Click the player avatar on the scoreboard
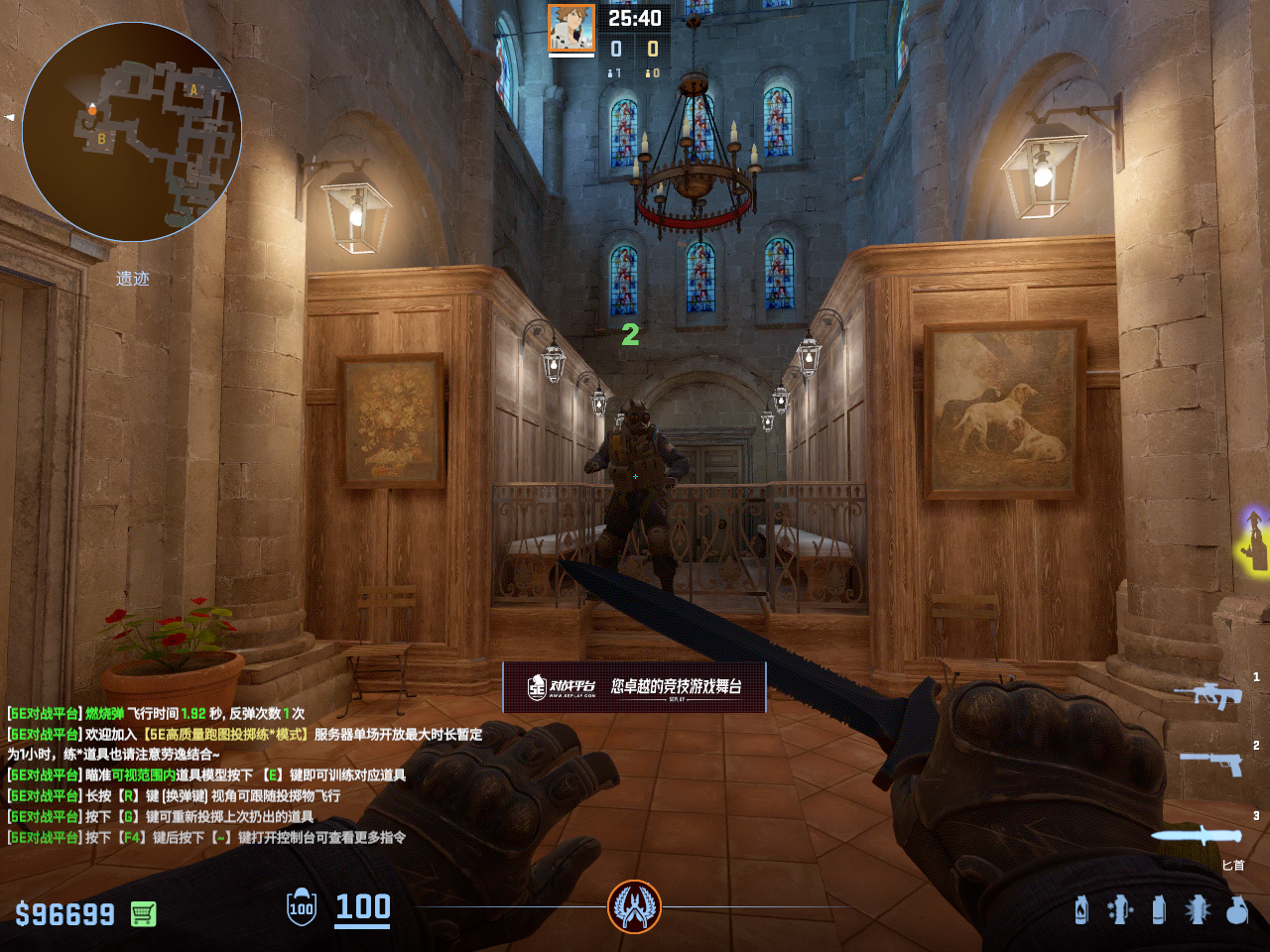Viewport: 1270px width, 952px height. (x=571, y=29)
